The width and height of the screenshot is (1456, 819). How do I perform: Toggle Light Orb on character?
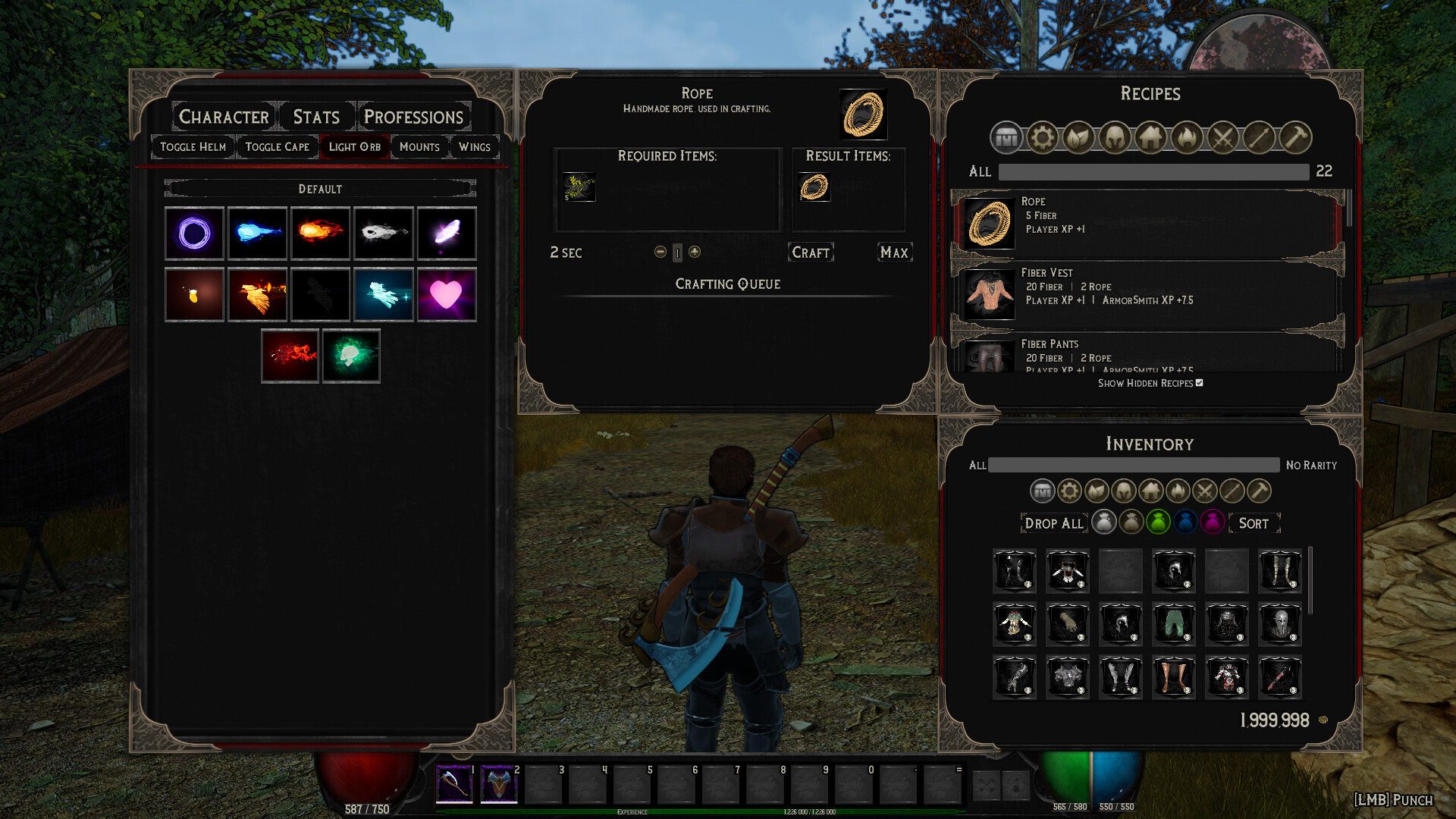tap(354, 146)
